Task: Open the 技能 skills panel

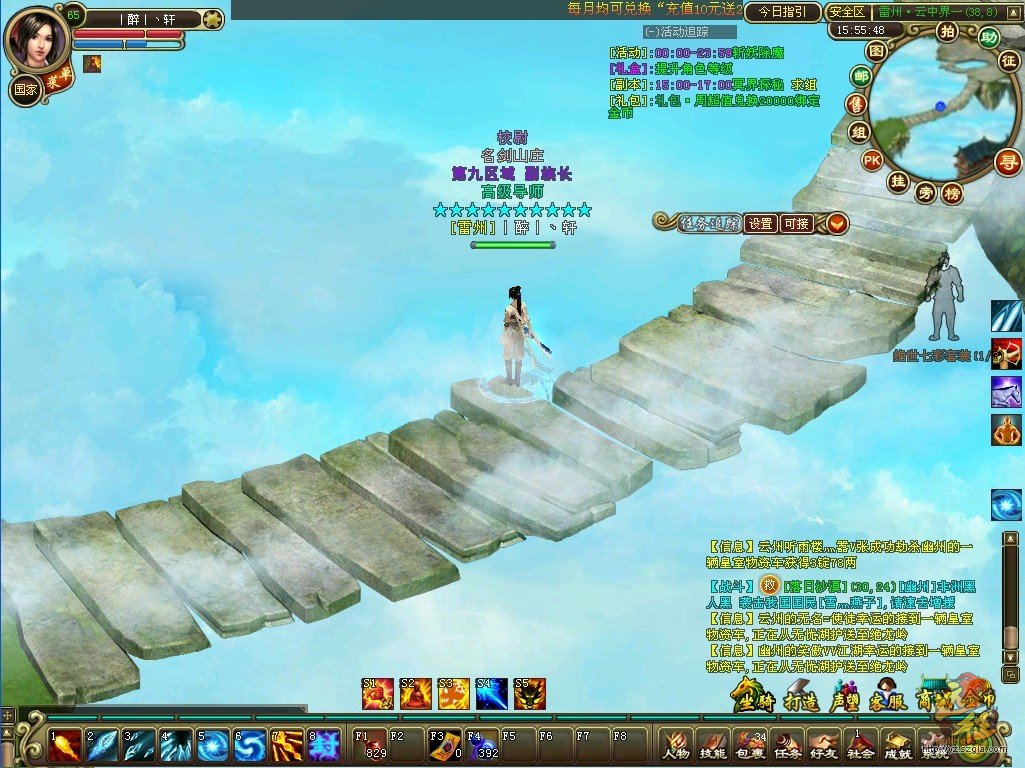Action: coord(712,745)
